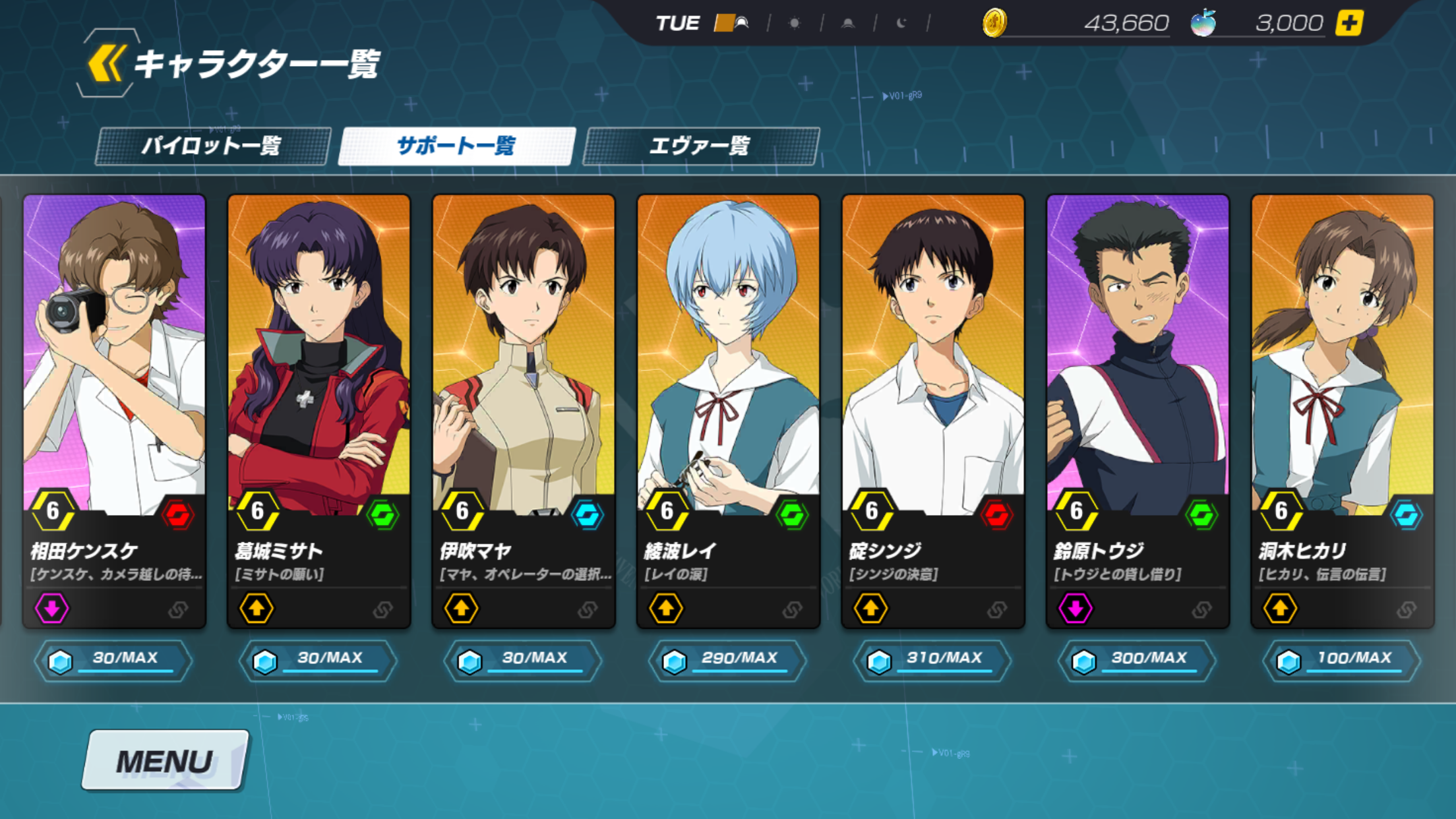Toggle the magenta down arrow on 相田ケンスケ's card
This screenshot has width=1456, height=819.
tap(52, 608)
